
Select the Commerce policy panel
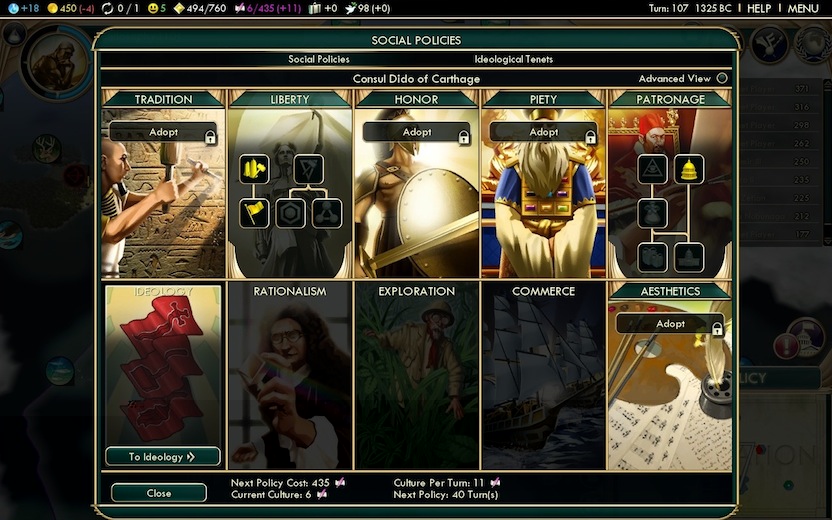point(543,375)
